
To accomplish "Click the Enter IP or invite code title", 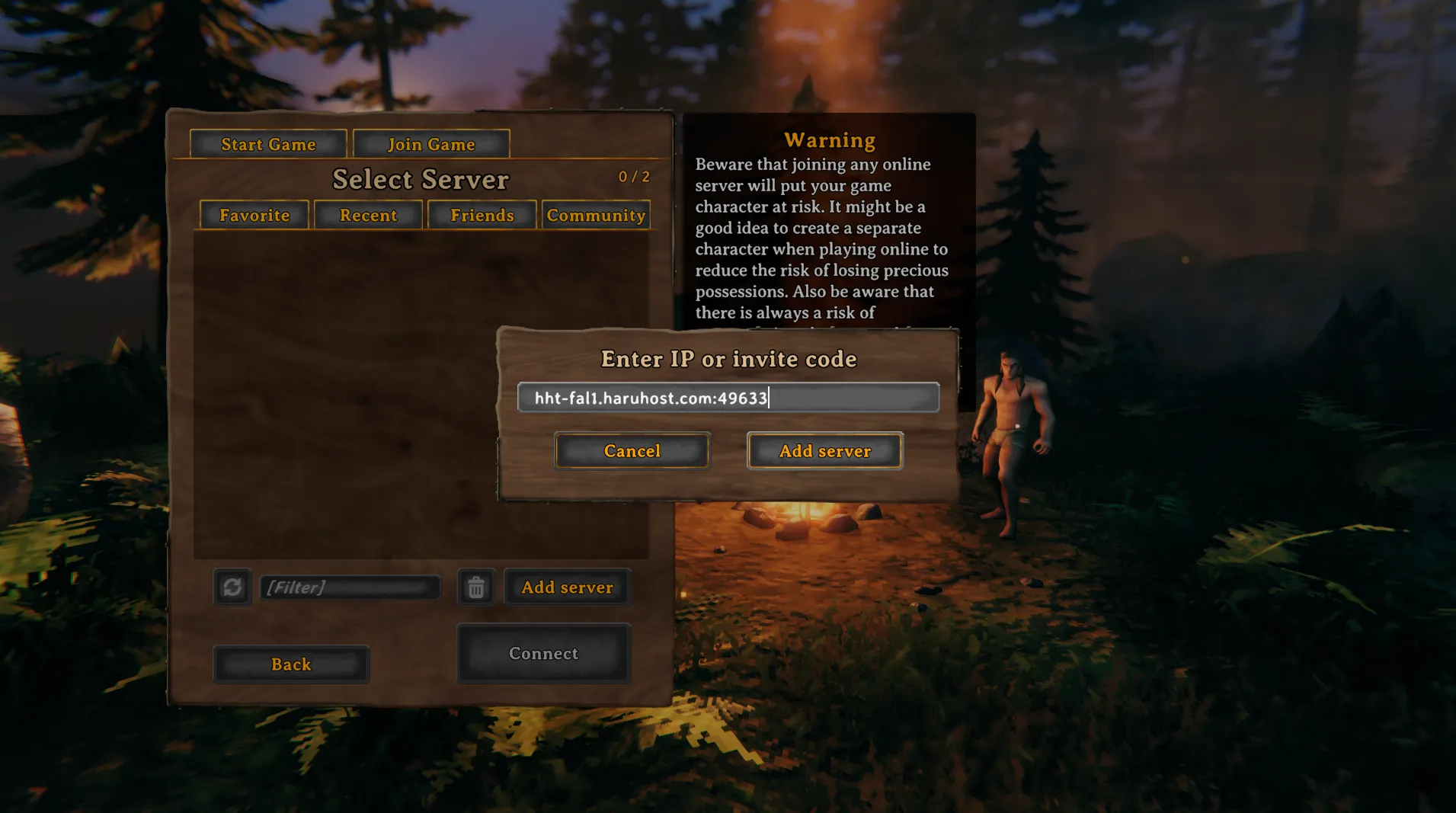I will click(728, 359).
